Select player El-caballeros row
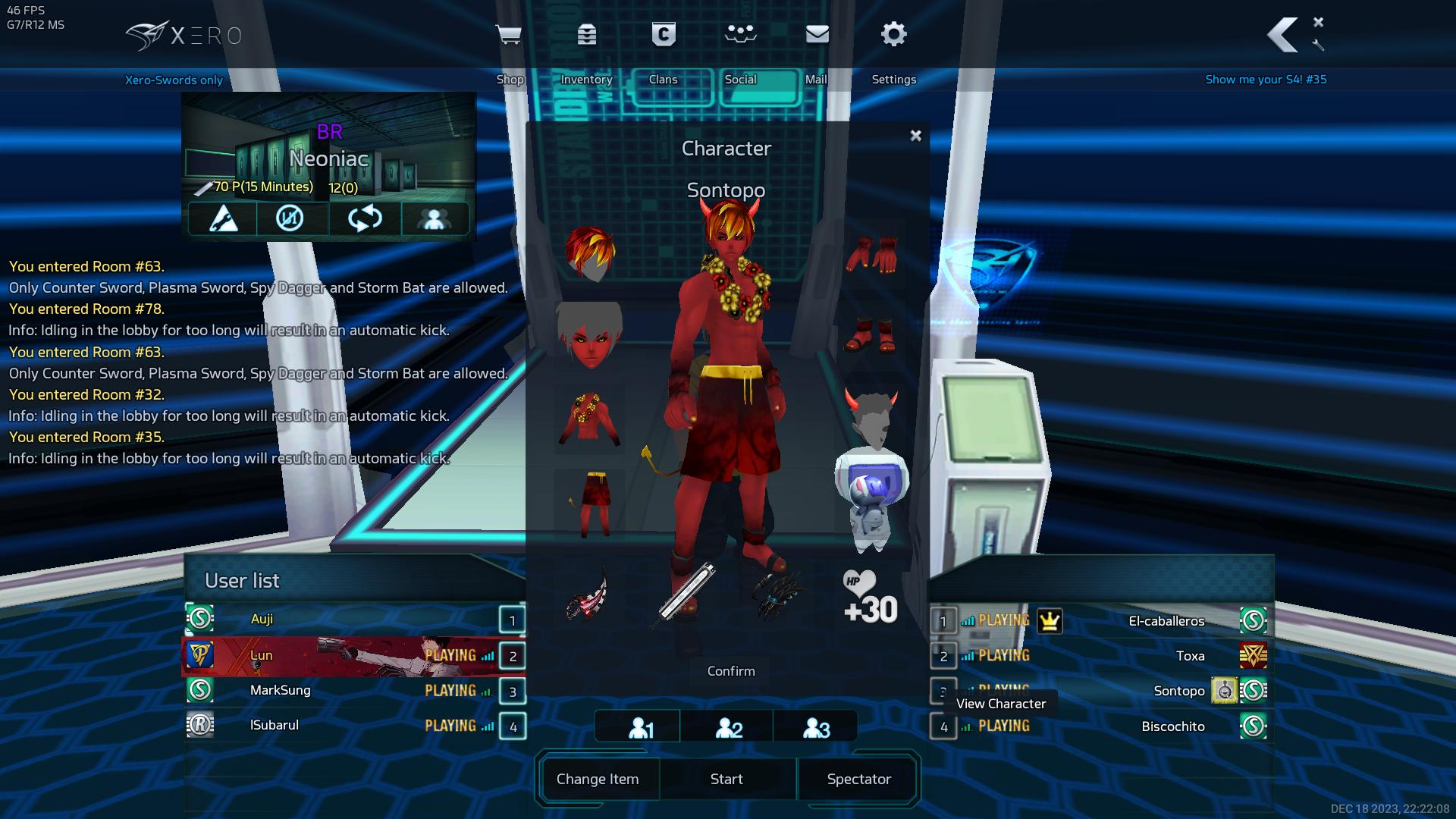This screenshot has height=819, width=1456. click(x=1166, y=621)
